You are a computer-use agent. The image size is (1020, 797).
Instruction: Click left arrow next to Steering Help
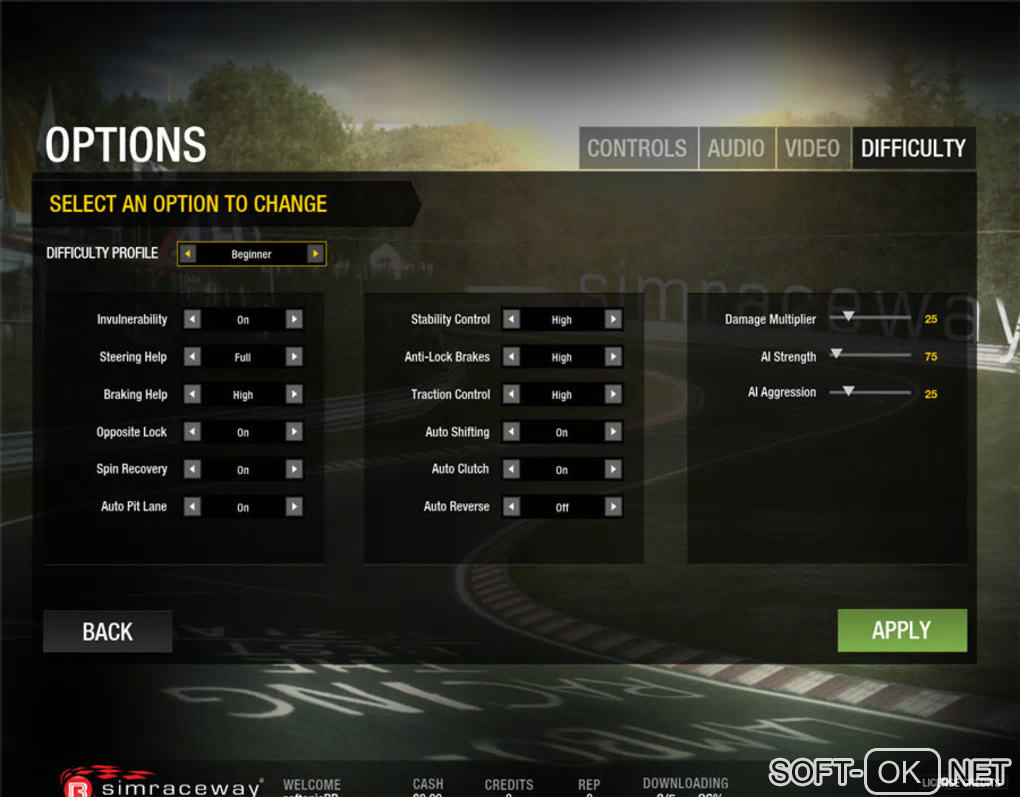pos(192,357)
